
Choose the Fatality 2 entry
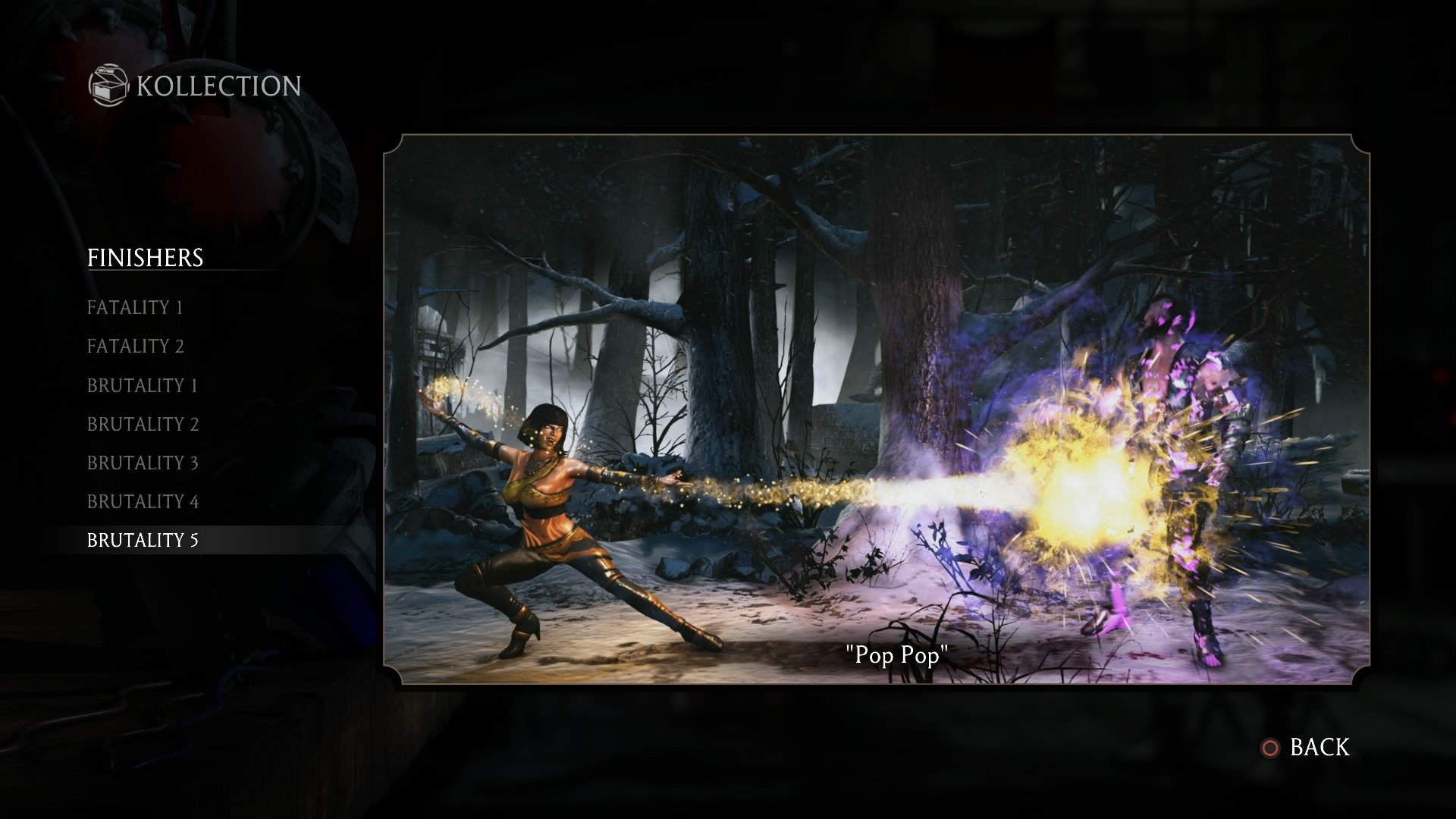tap(136, 347)
